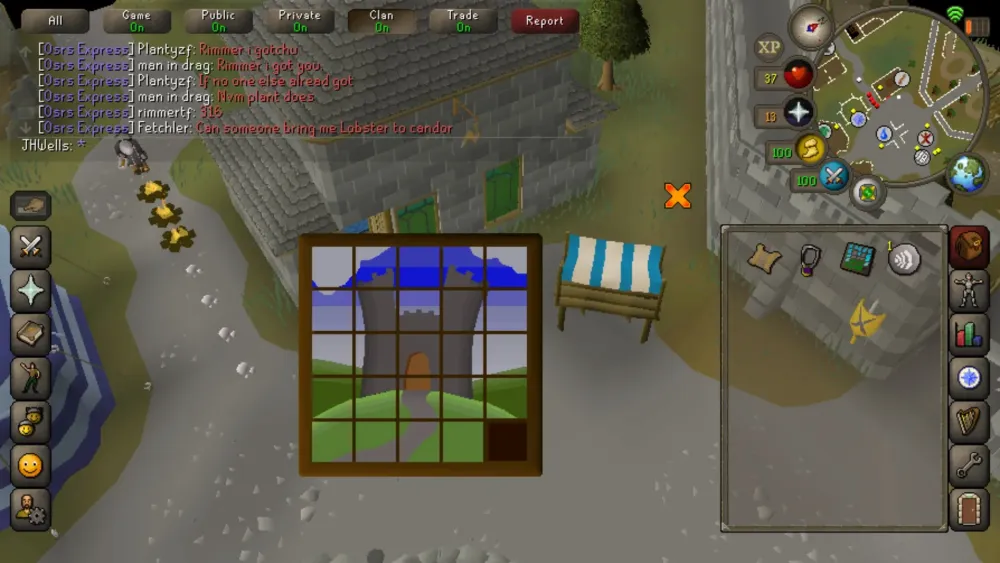This screenshot has width=1000, height=563.
Task: Toggle the XP counter button
Action: tap(769, 46)
